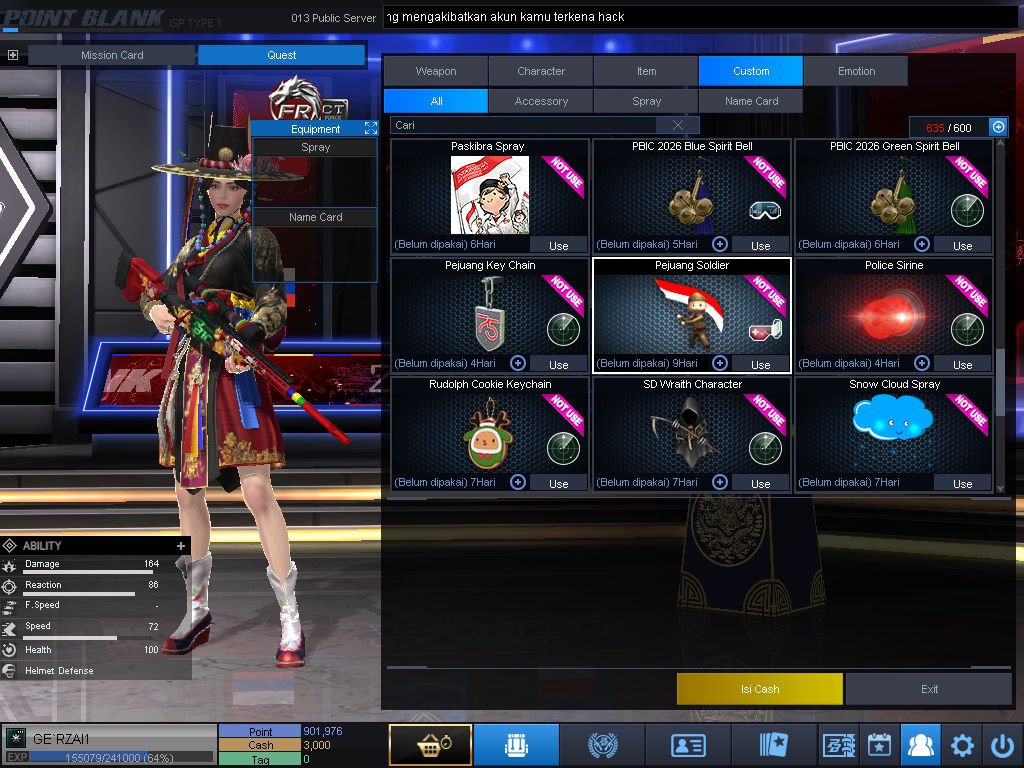
Task: Open the Name Card category
Action: (751, 101)
